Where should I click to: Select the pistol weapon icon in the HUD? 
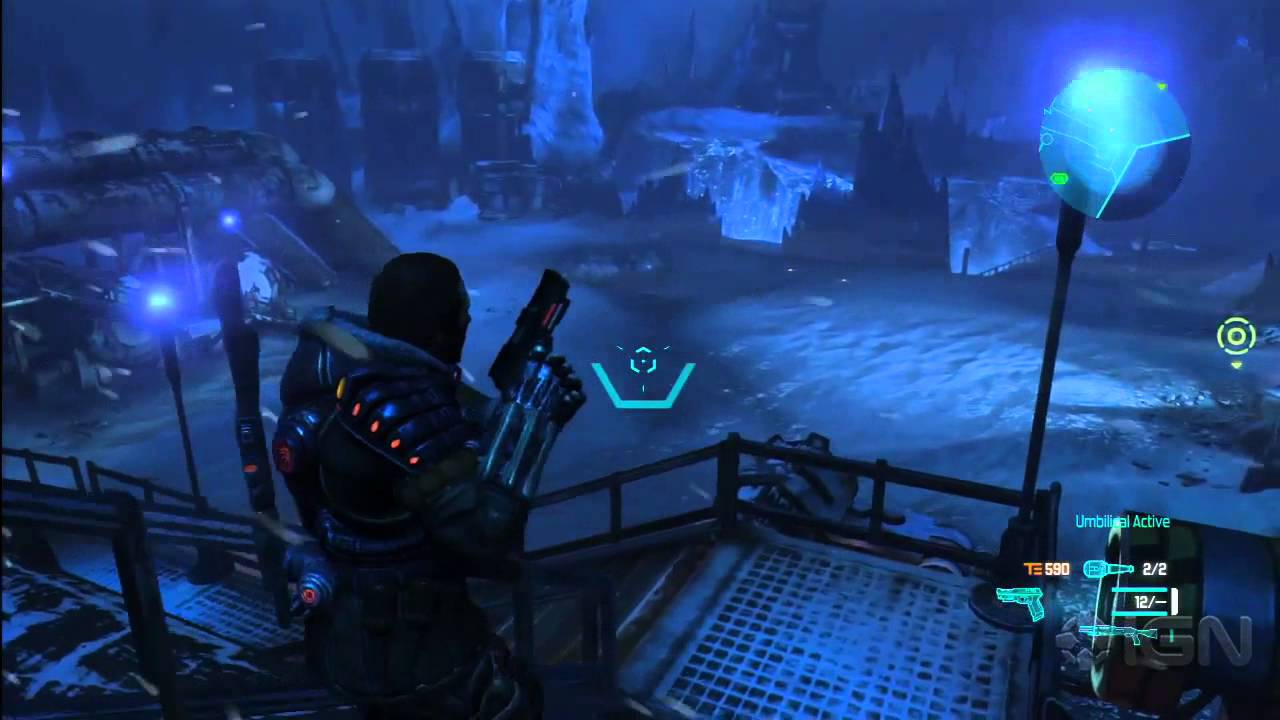pos(1020,599)
